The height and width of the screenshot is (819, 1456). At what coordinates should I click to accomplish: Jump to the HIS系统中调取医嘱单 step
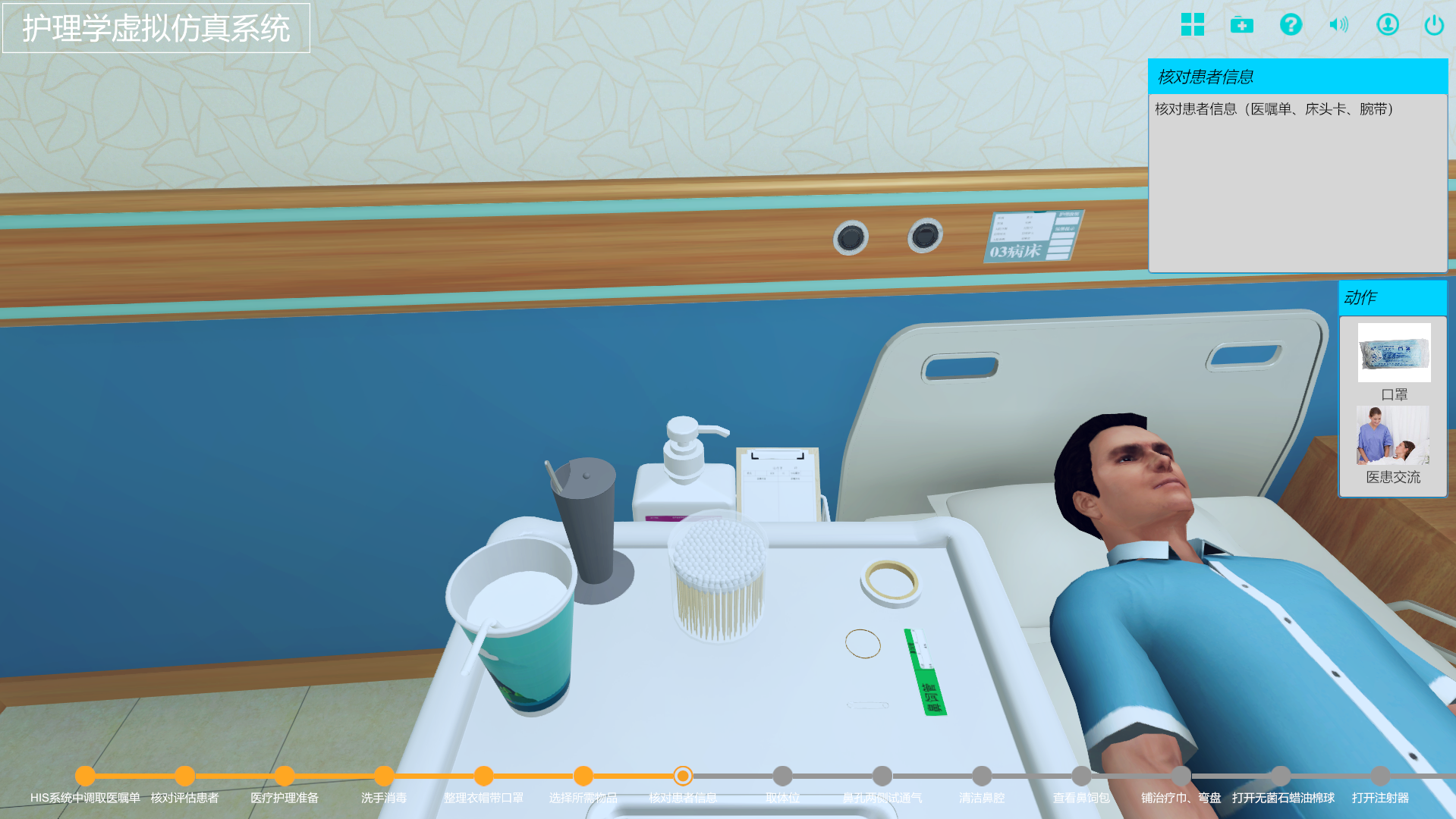click(85, 776)
